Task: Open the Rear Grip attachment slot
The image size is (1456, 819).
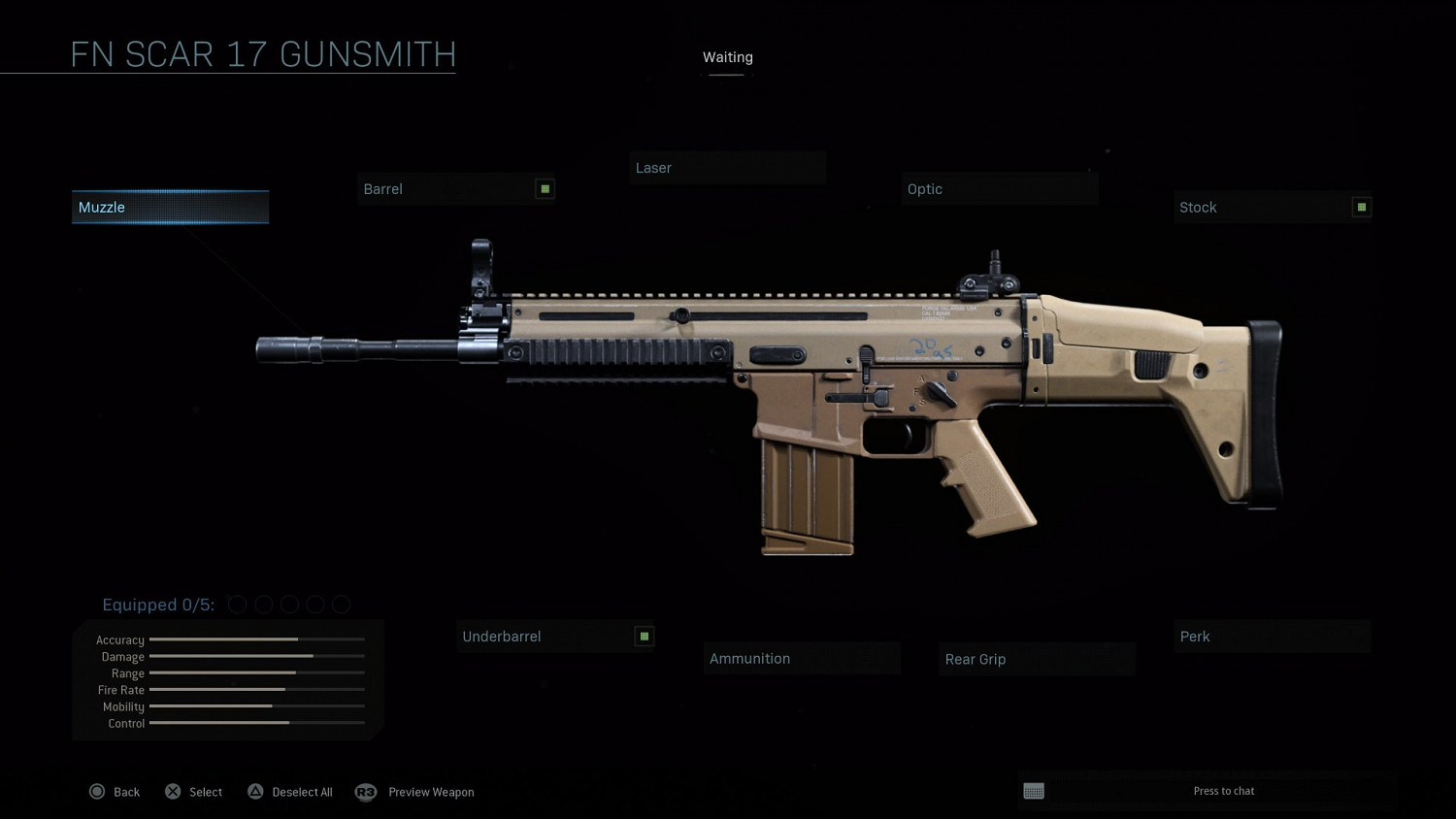Action: (1037, 660)
